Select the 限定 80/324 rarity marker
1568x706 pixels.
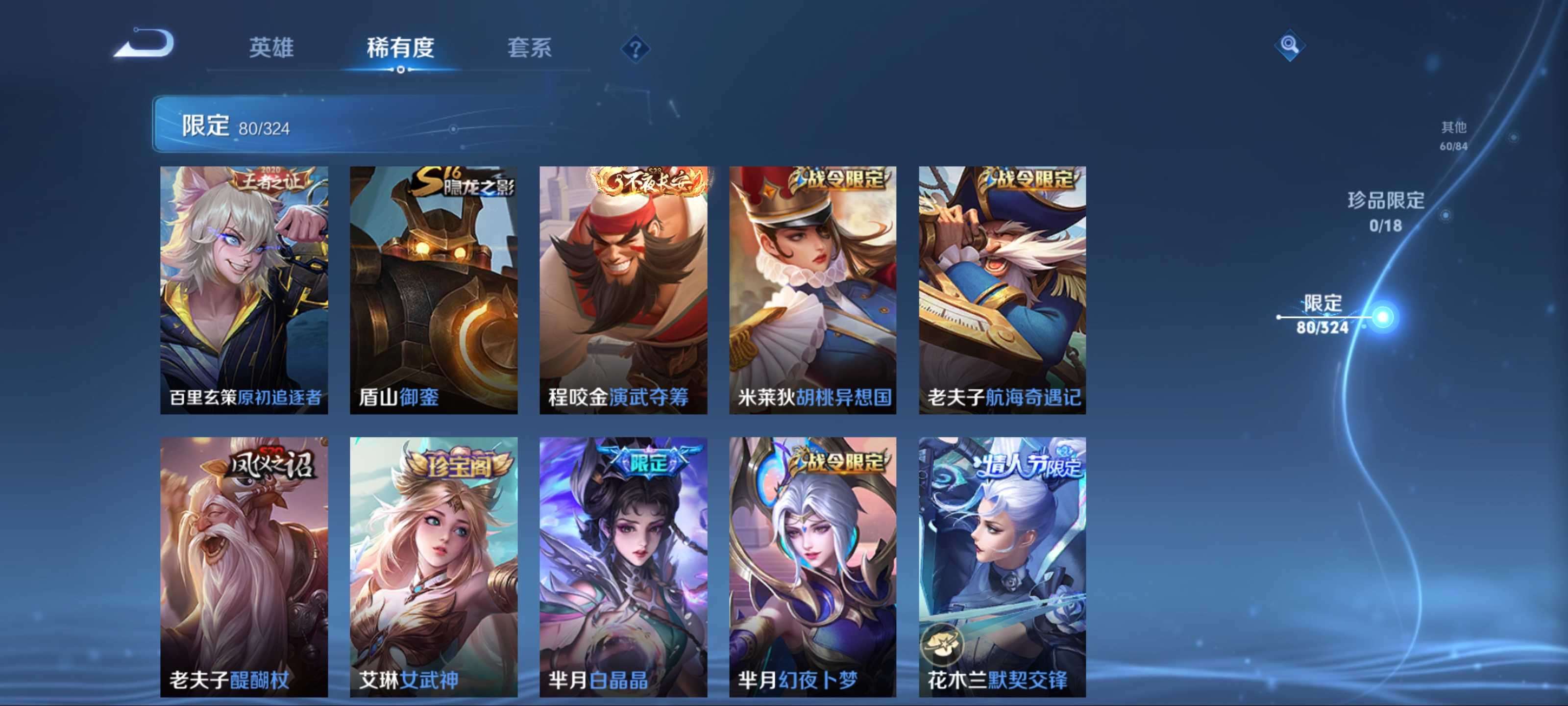(x=1322, y=314)
